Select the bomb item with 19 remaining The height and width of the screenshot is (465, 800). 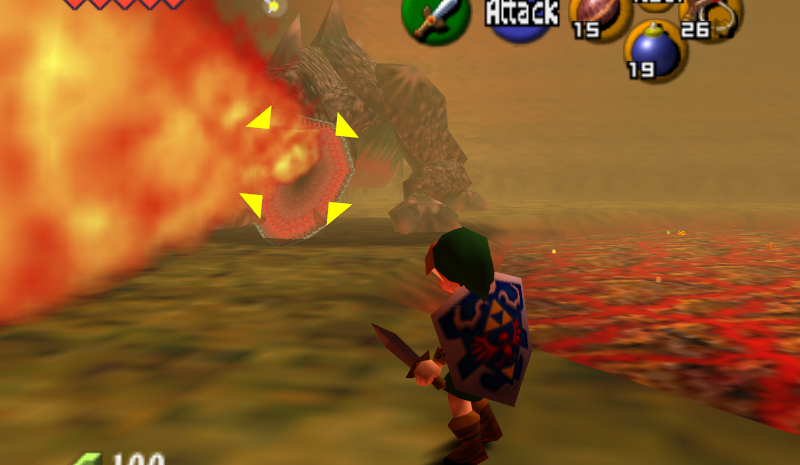(656, 52)
